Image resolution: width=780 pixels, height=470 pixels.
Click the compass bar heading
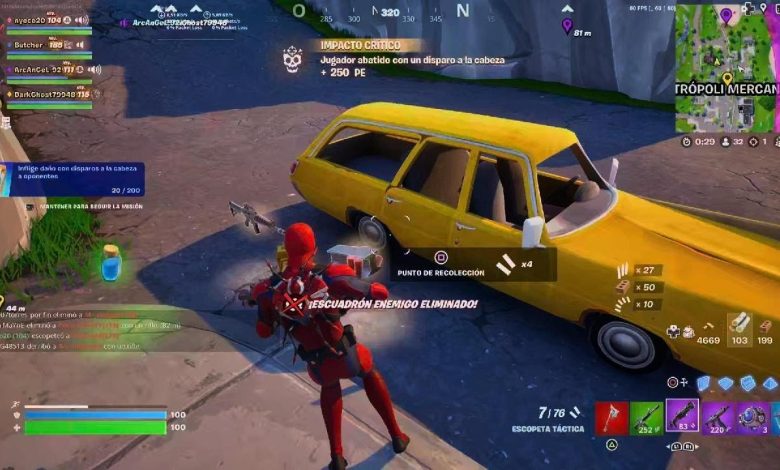(390, 13)
